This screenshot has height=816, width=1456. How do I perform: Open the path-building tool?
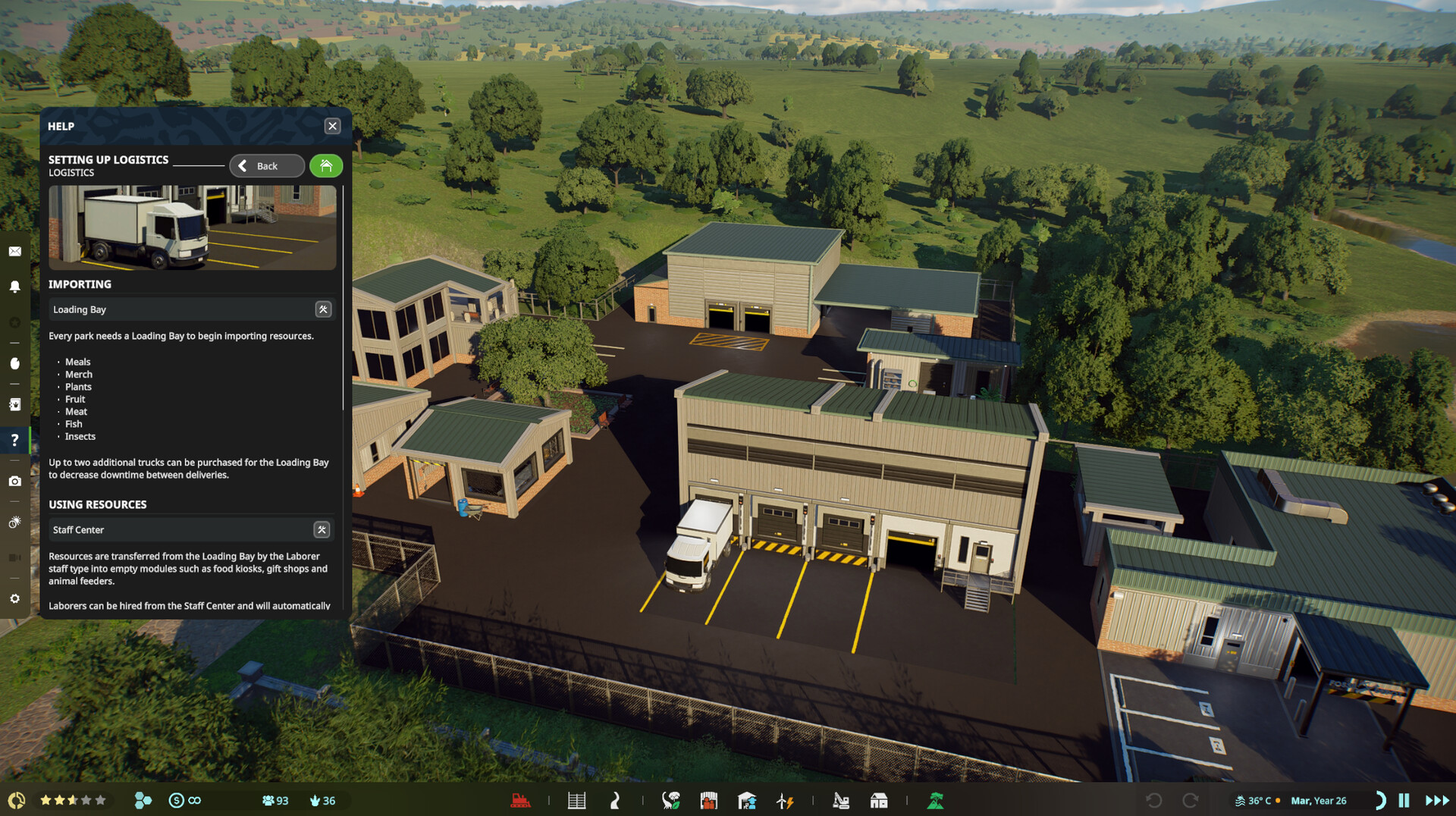(615, 801)
